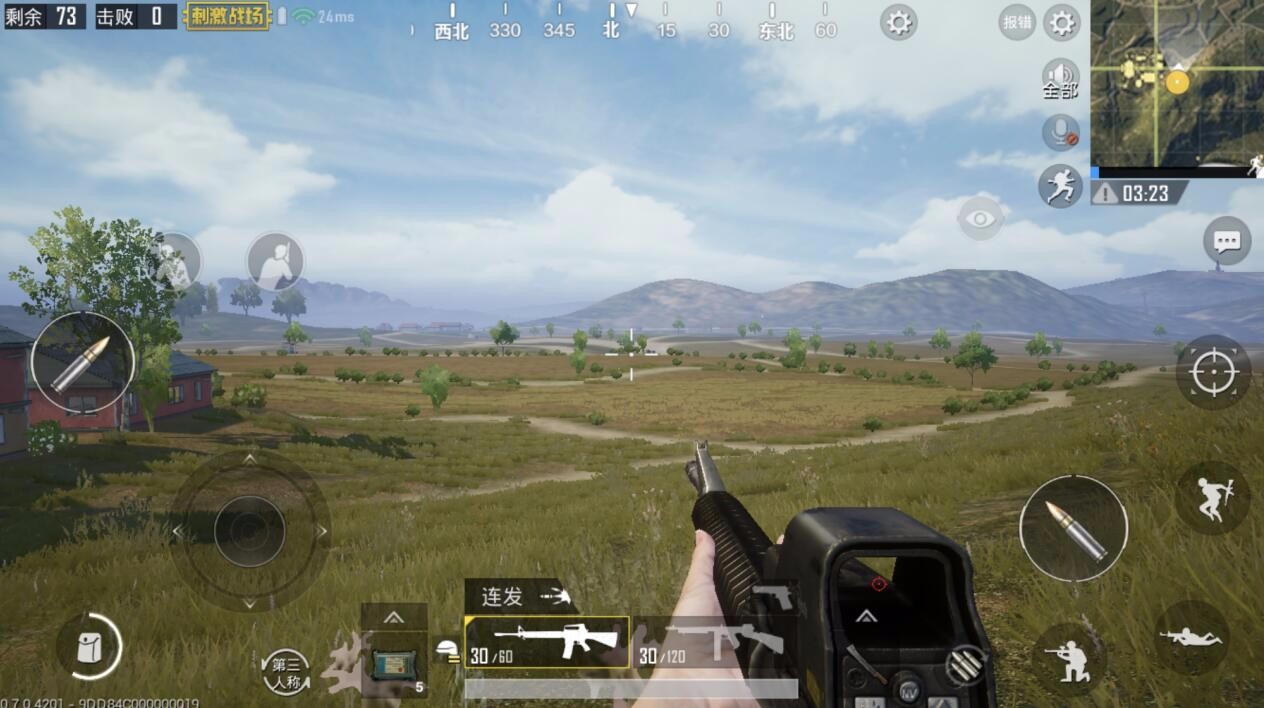The height and width of the screenshot is (708, 1264).
Task: Open settings gear beside the 报错 button
Action: pyautogui.click(x=1061, y=22)
